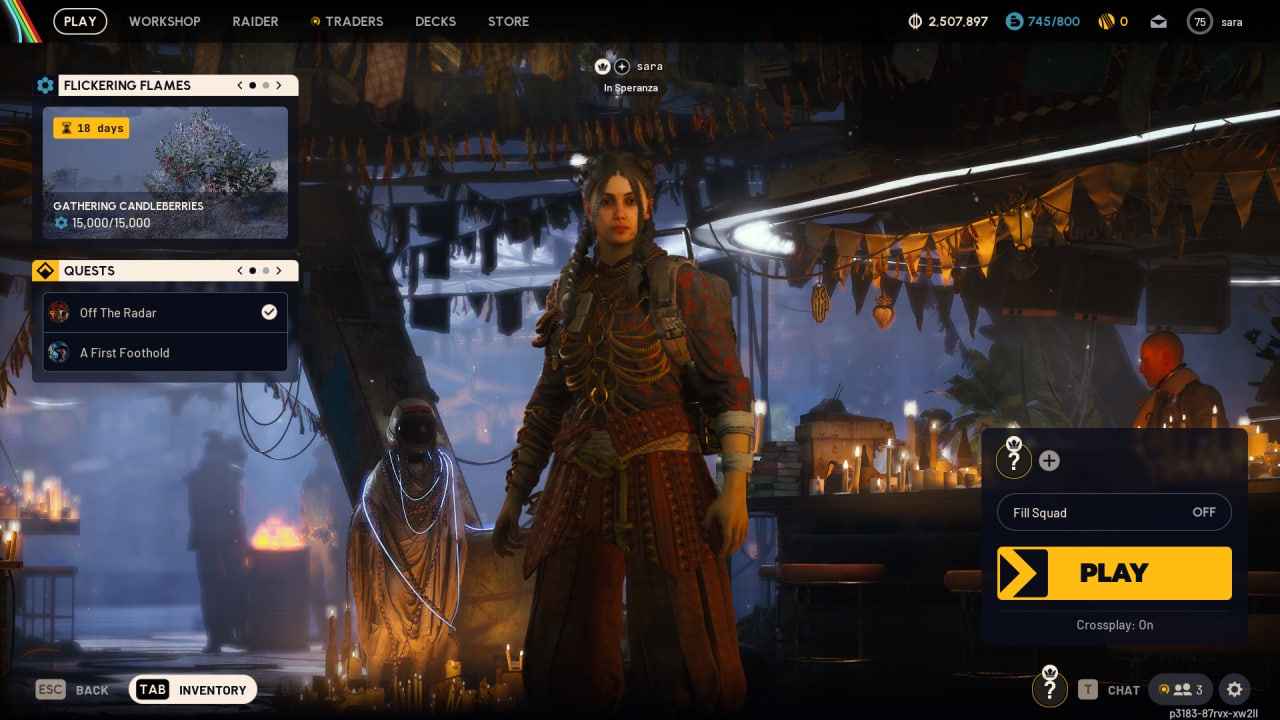This screenshot has height=720, width=1280.
Task: Switch to the Workshop tab
Action: coord(164,21)
